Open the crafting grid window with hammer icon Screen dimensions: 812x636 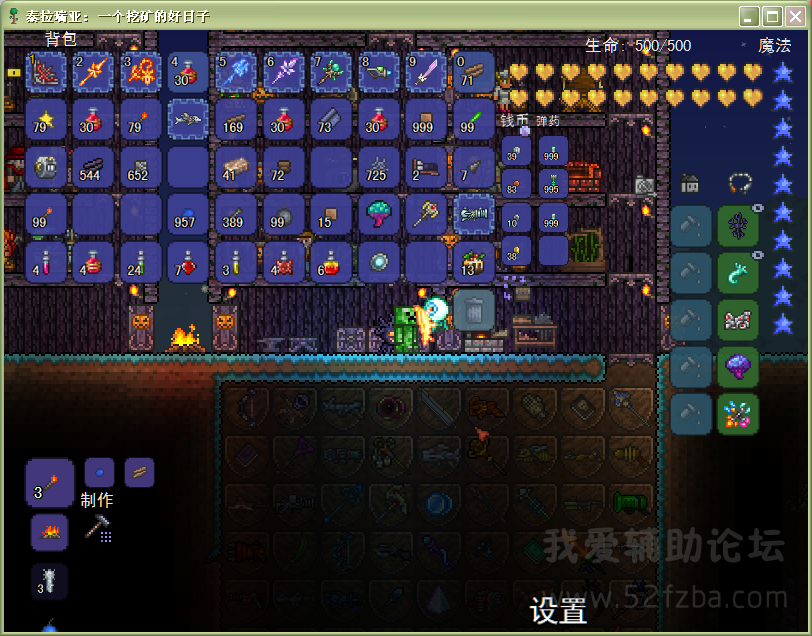[x=98, y=528]
